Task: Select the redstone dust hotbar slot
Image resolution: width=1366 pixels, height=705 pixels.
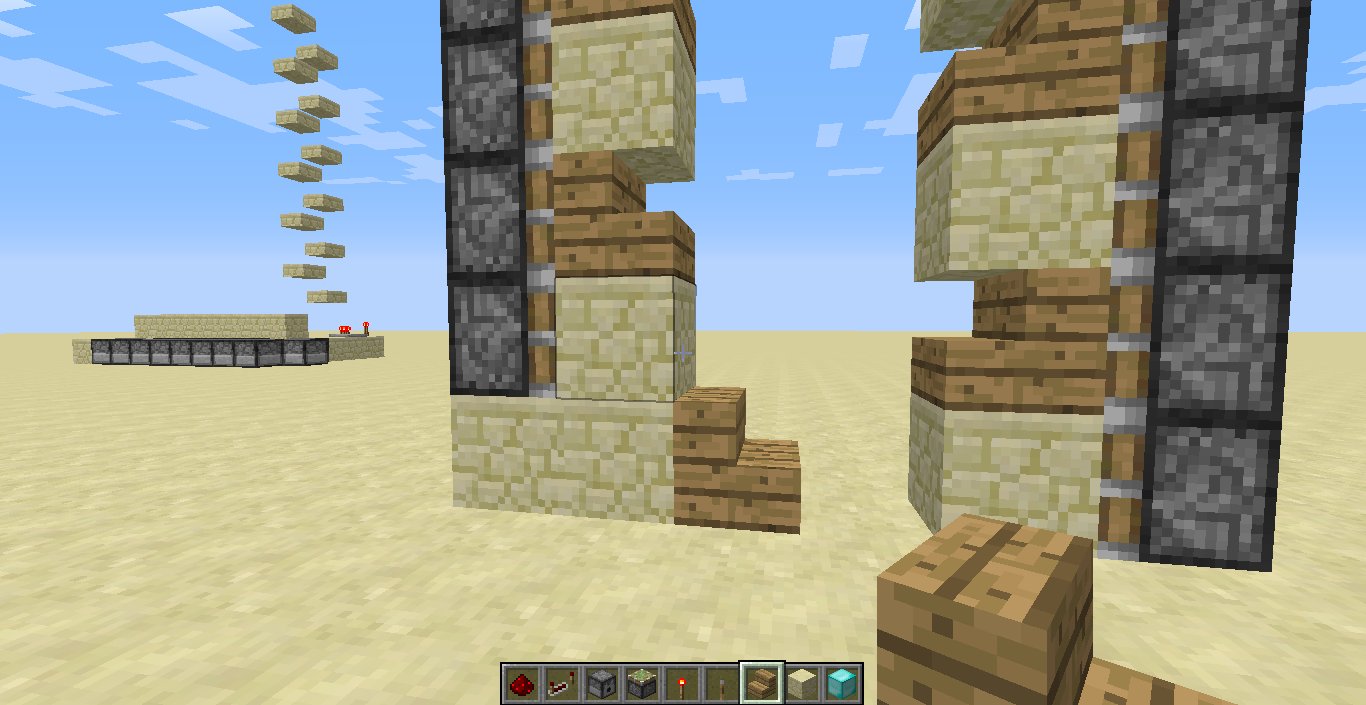Action: pyautogui.click(x=520, y=684)
